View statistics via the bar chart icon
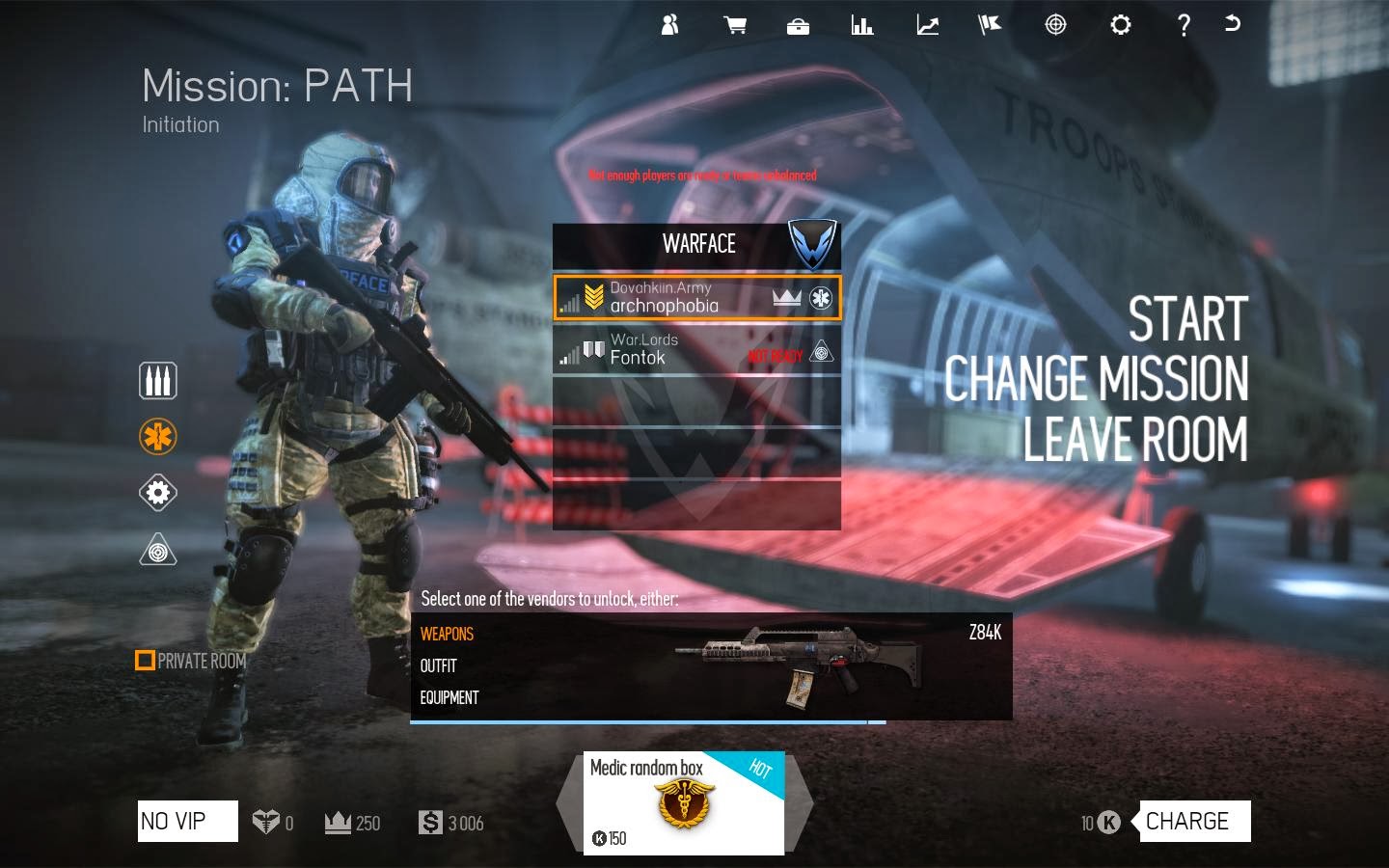Viewport: 1389px width, 868px height. 862,24
